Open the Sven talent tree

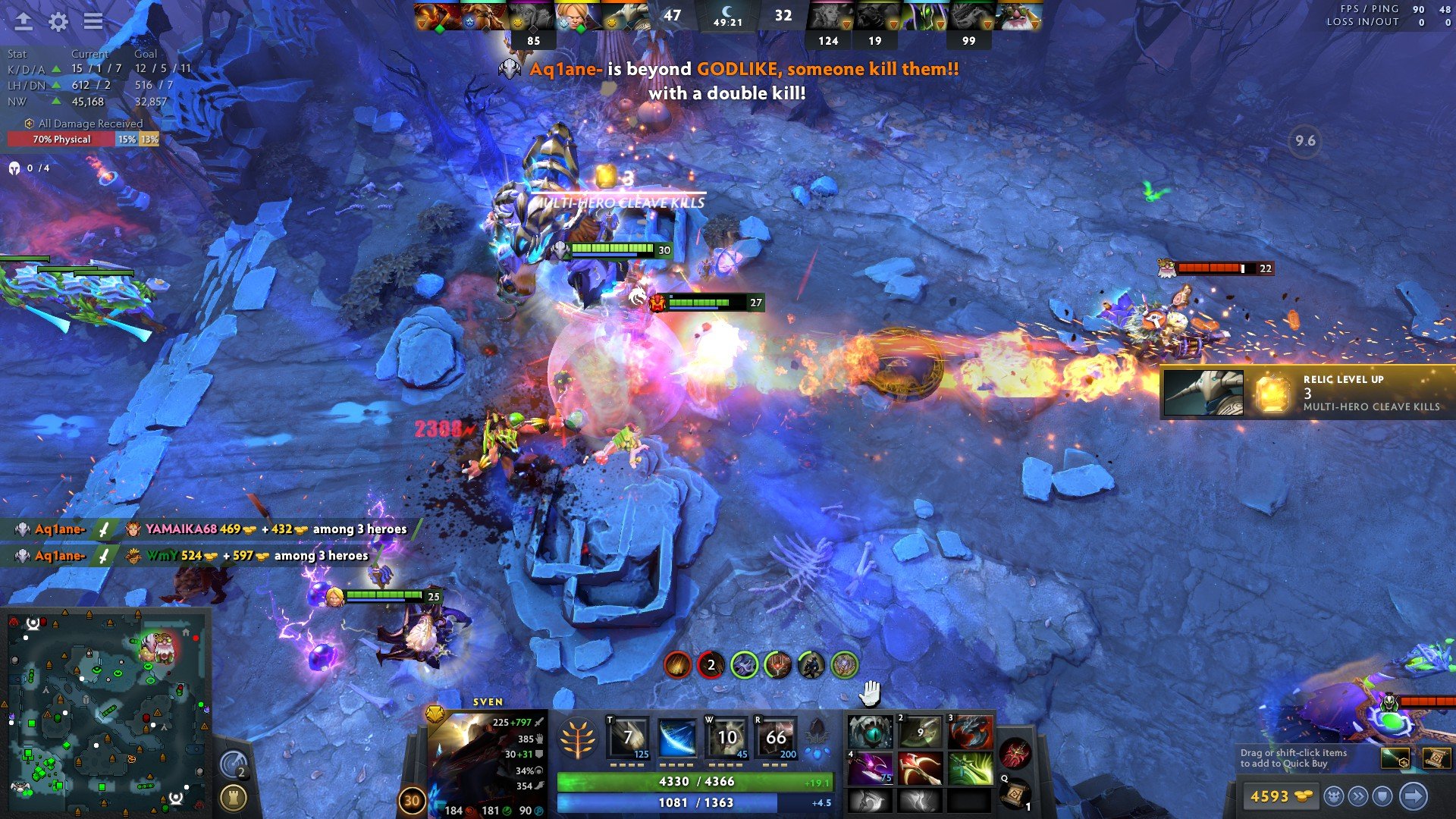tap(577, 738)
